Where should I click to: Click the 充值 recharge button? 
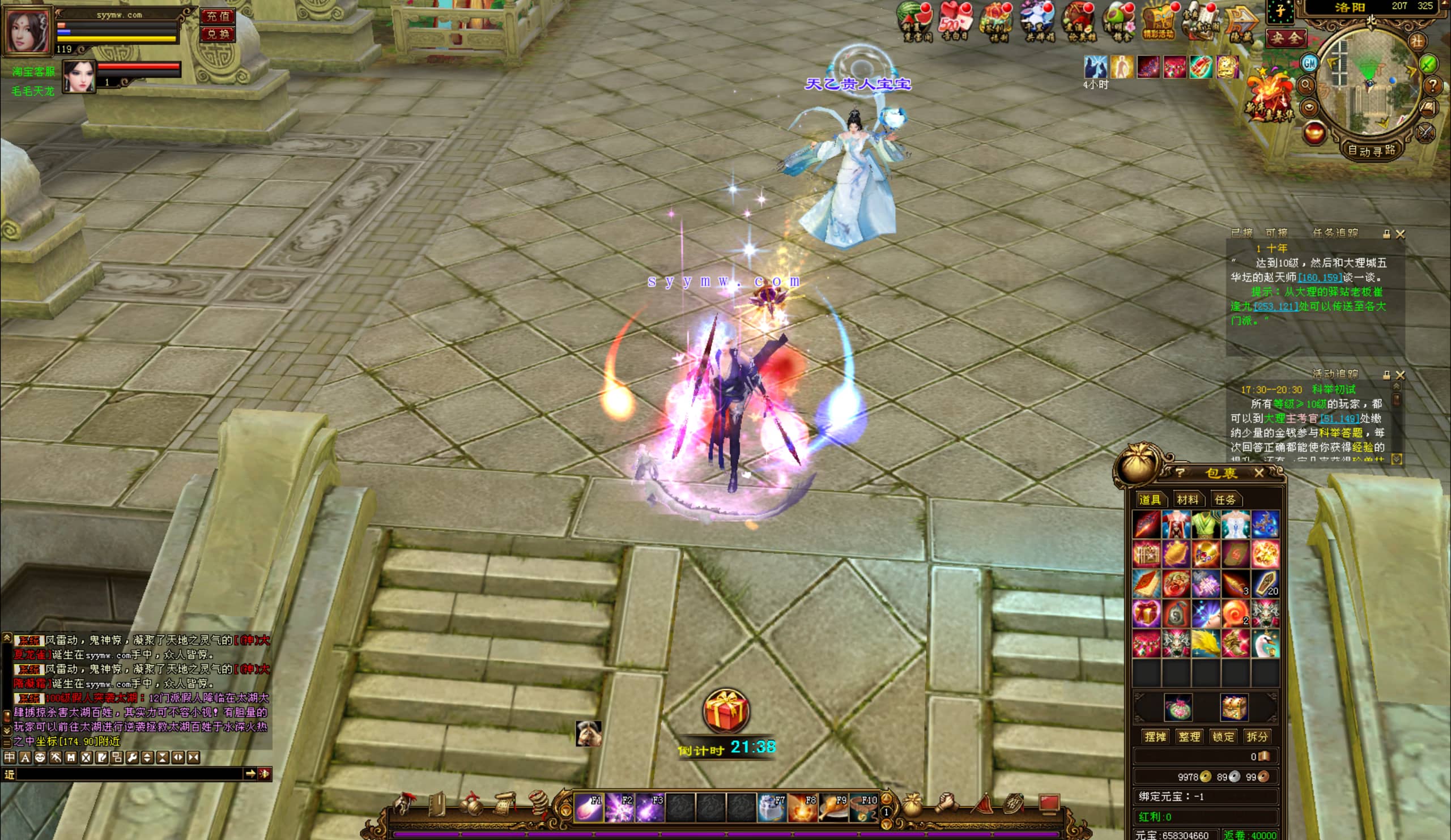coord(218,16)
